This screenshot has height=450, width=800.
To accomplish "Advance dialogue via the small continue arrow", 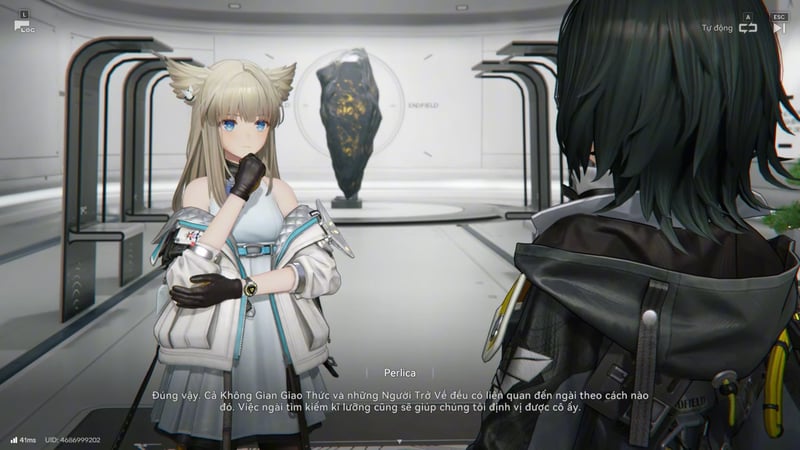I will 400,440.
